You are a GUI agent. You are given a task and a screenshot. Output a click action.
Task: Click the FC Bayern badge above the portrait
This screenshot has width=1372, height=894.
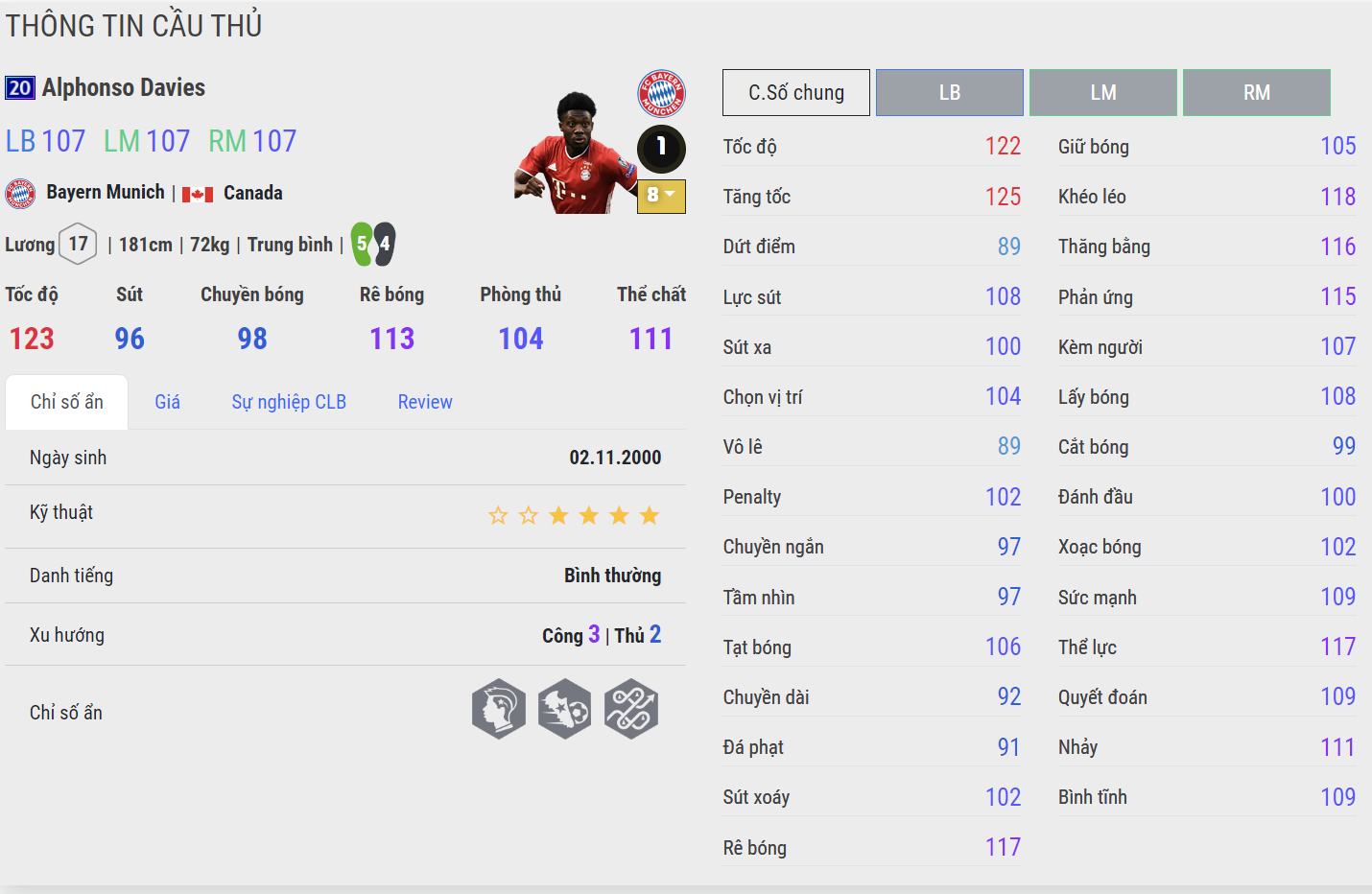[x=661, y=94]
